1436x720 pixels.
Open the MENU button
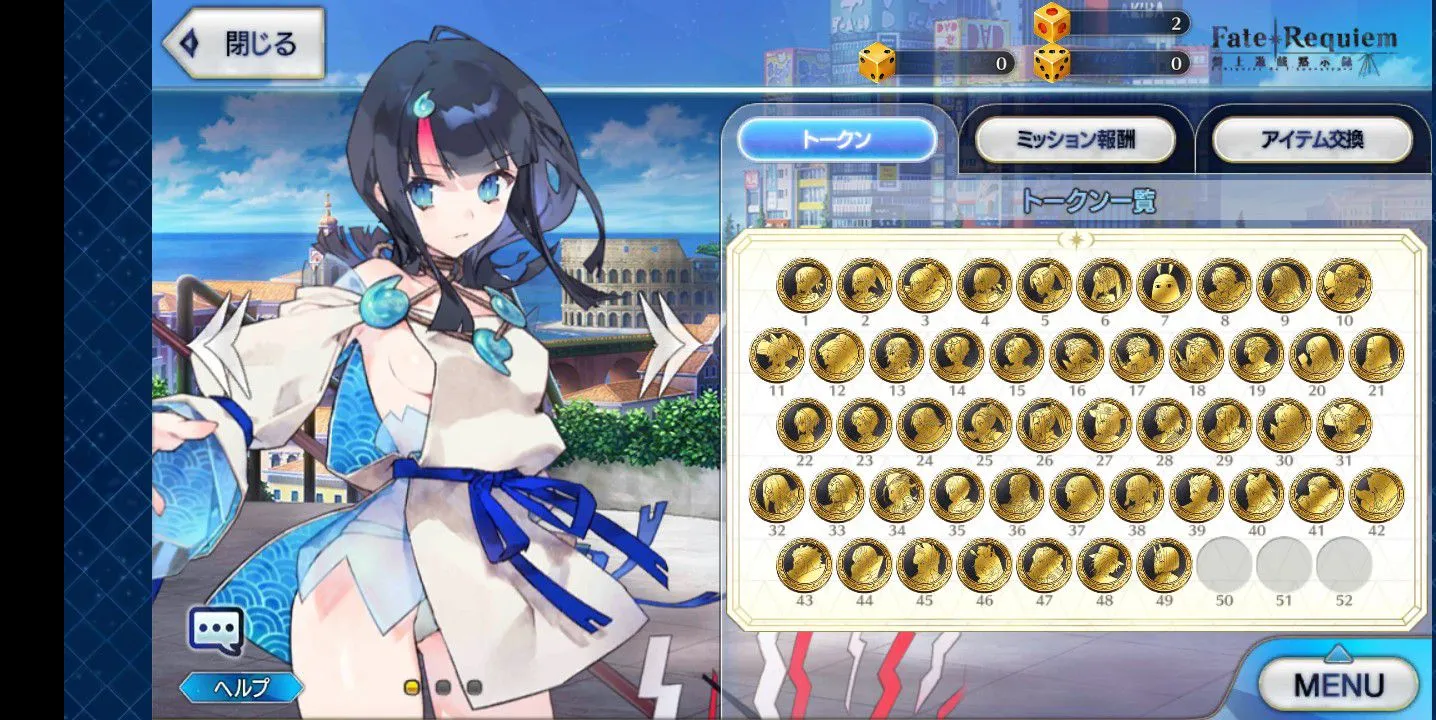(1338, 685)
